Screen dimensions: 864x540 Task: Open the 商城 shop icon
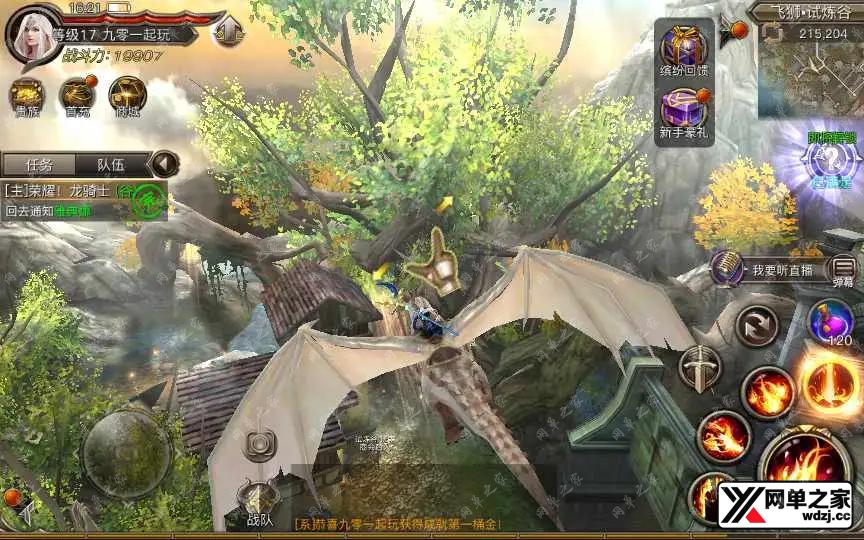point(128,96)
